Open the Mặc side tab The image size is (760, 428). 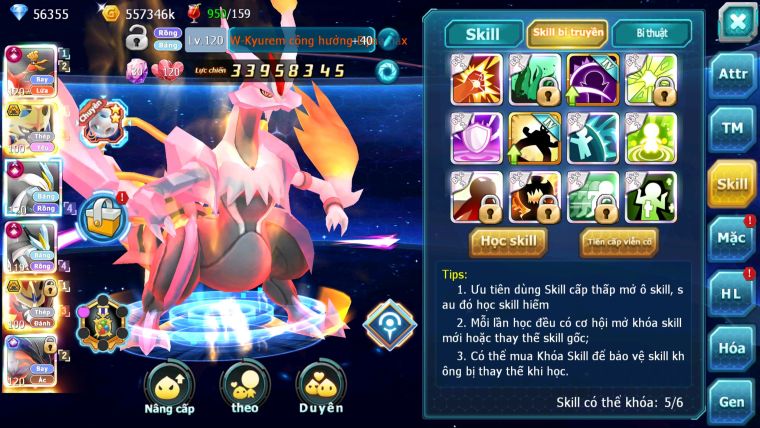(x=732, y=238)
